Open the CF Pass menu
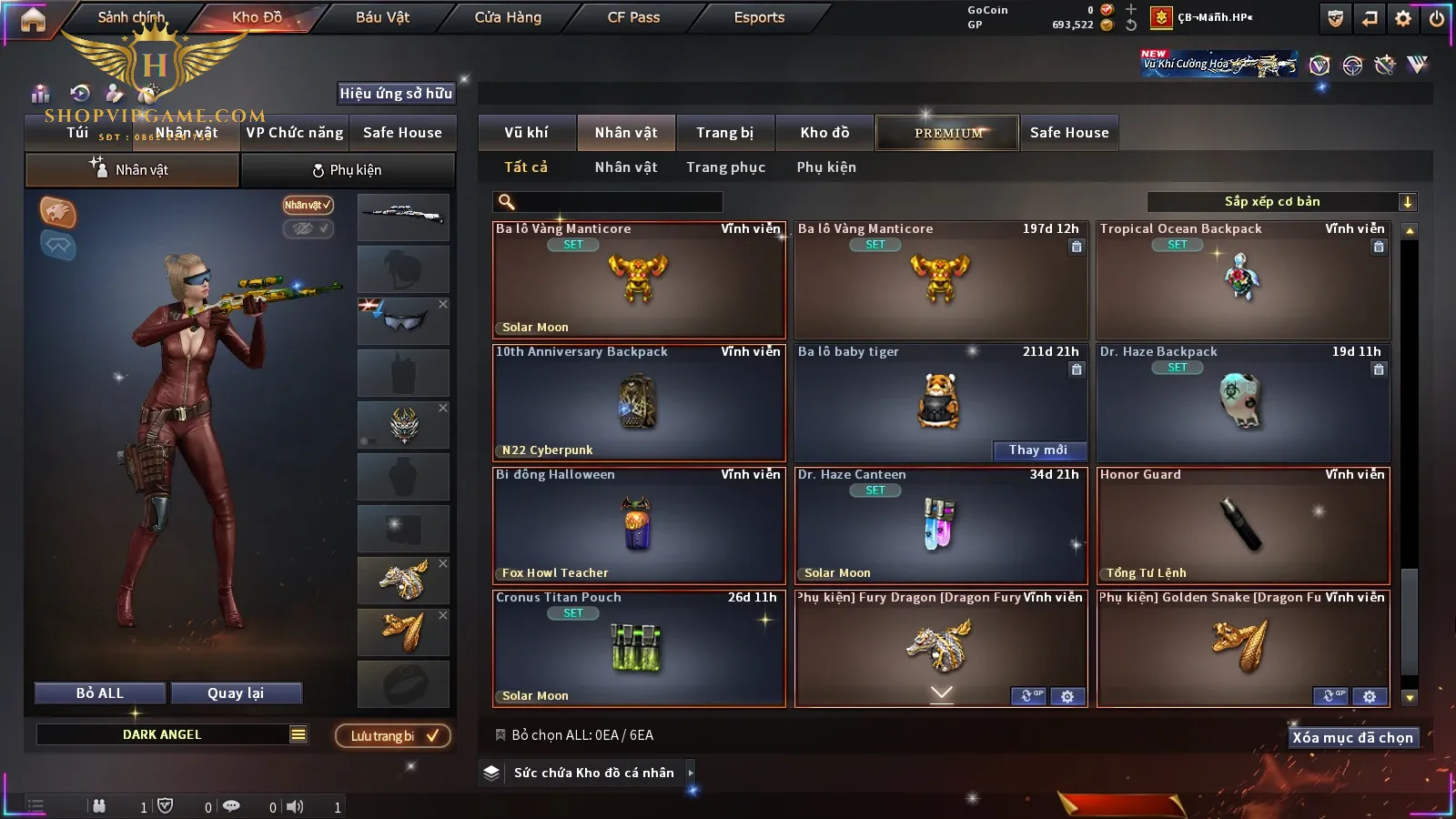The height and width of the screenshot is (819, 1456). (x=633, y=17)
